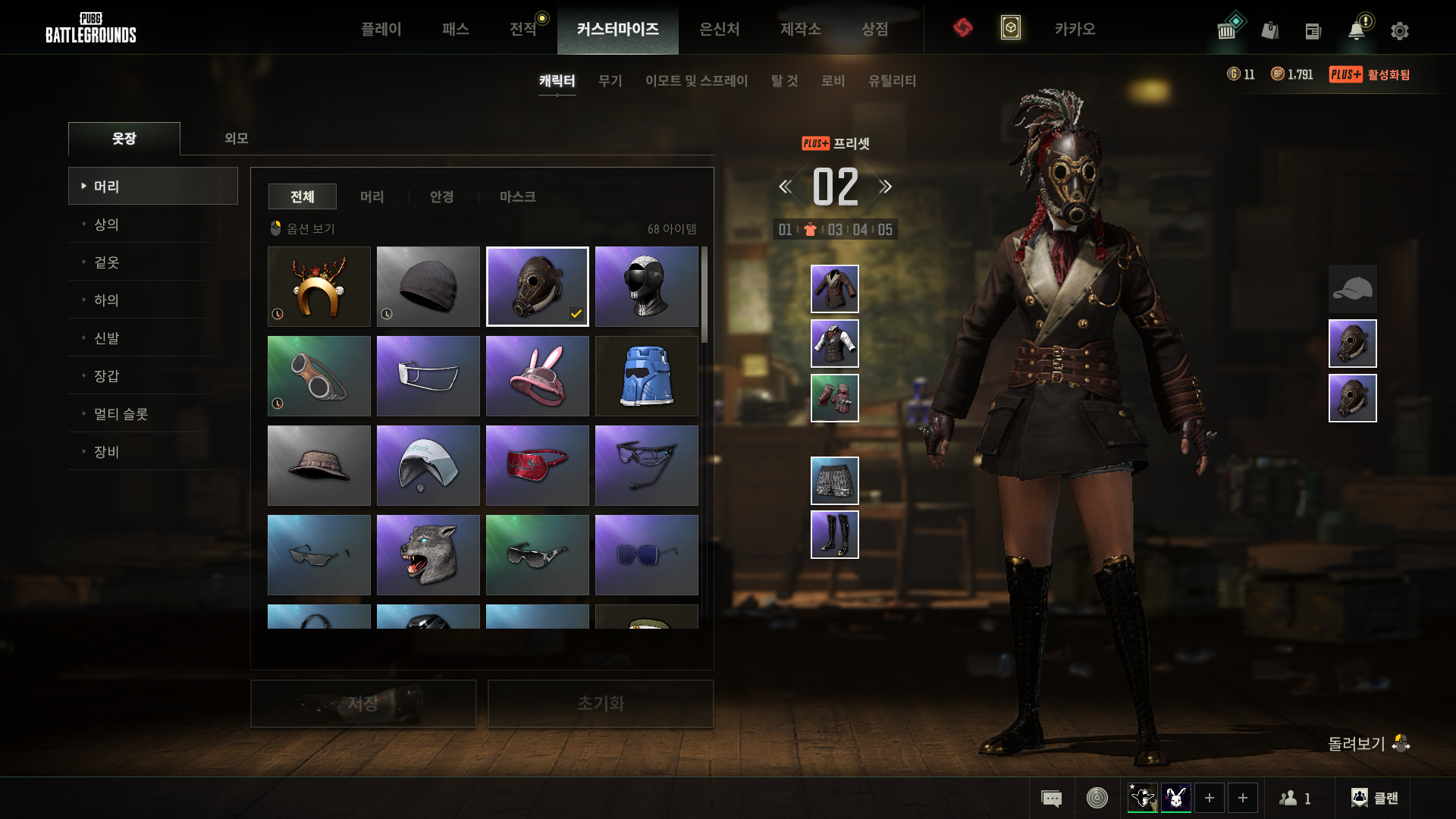Screen dimensions: 1456x819
Task: Select the 외모 appearance tab
Action: (236, 138)
